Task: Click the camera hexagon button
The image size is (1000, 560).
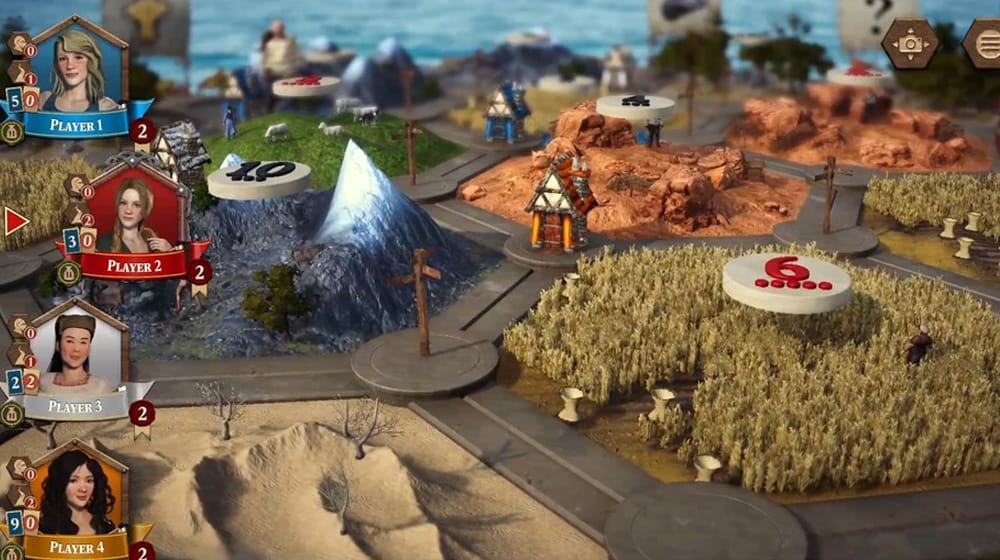Action: (910, 43)
